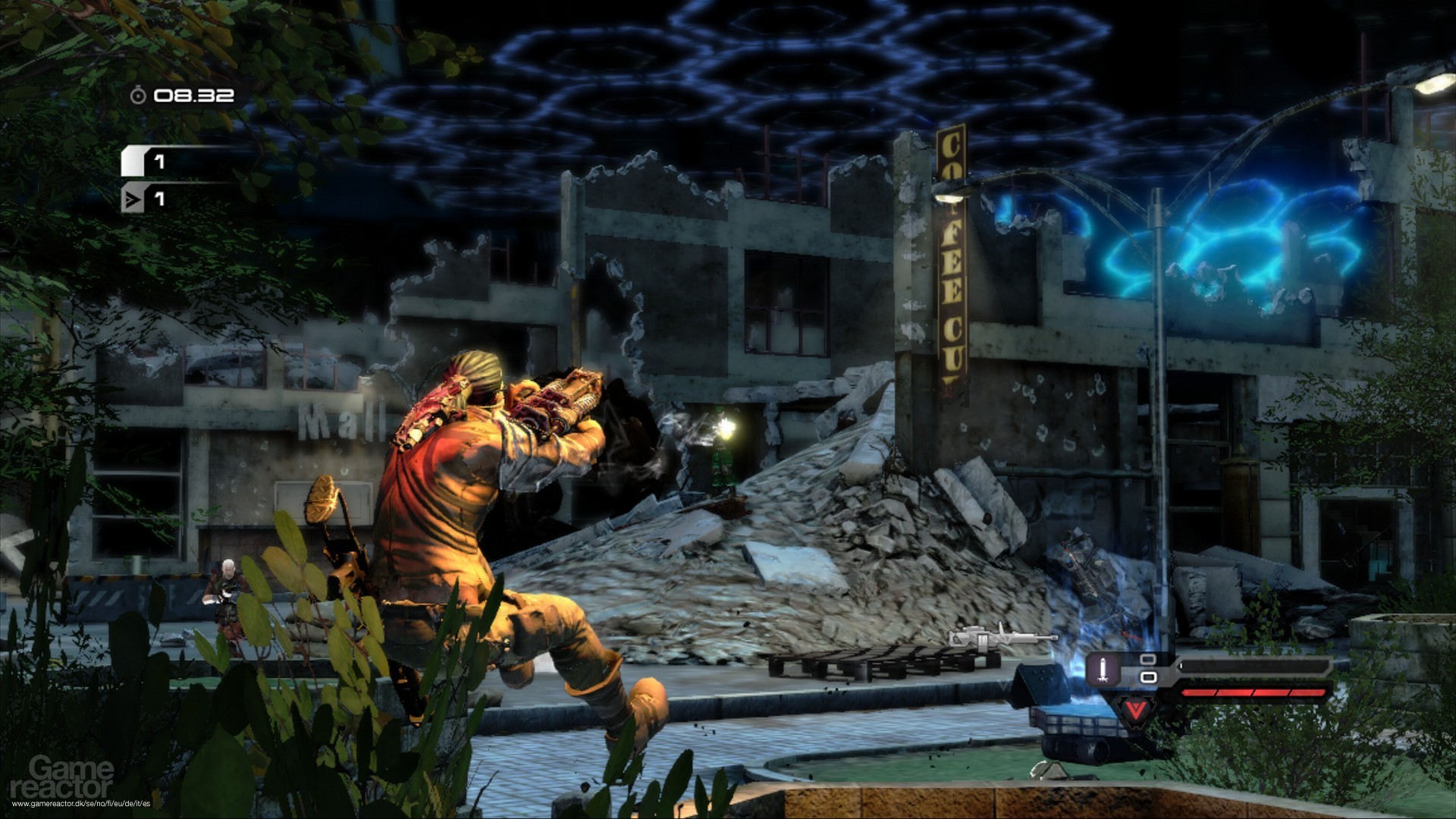
Task: Toggle the secondary ammo counter showing 1
Action: [x=158, y=199]
